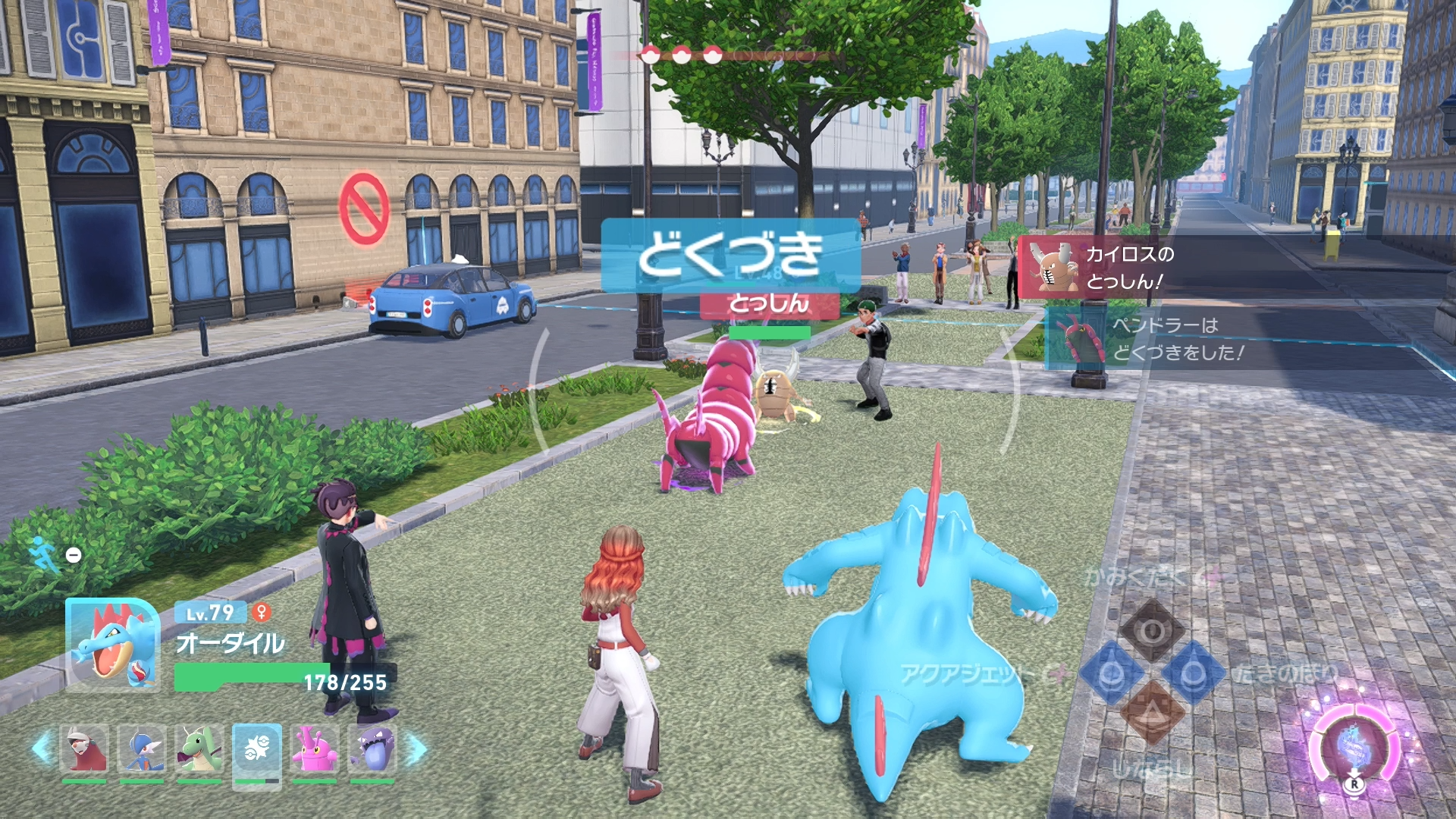Viewport: 1456px width, 819px height.
Task: Activate the glowing pink Mega Evolution gauge
Action: pyautogui.click(x=1354, y=748)
